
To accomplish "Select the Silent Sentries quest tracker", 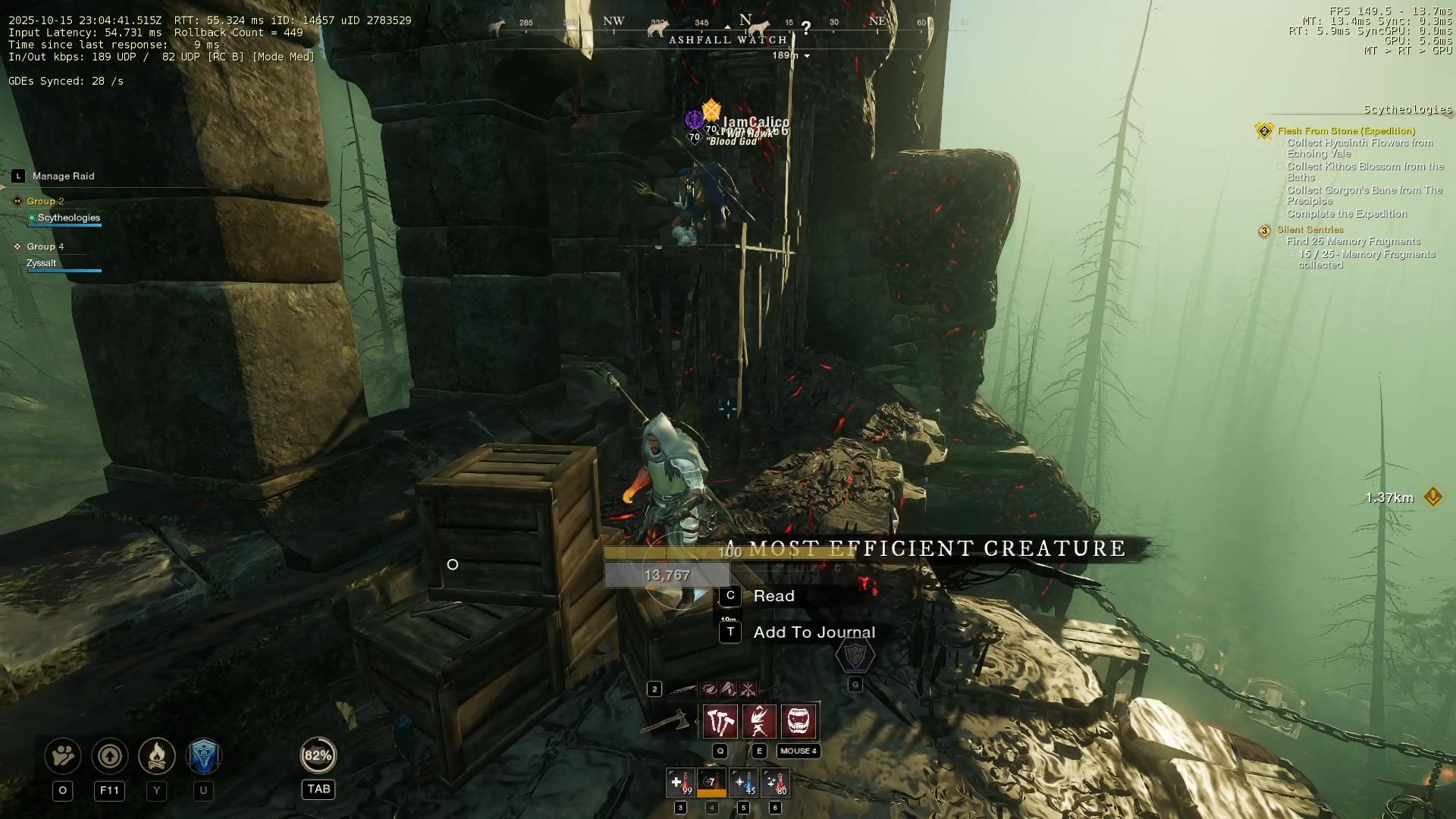I will pyautogui.click(x=1310, y=230).
